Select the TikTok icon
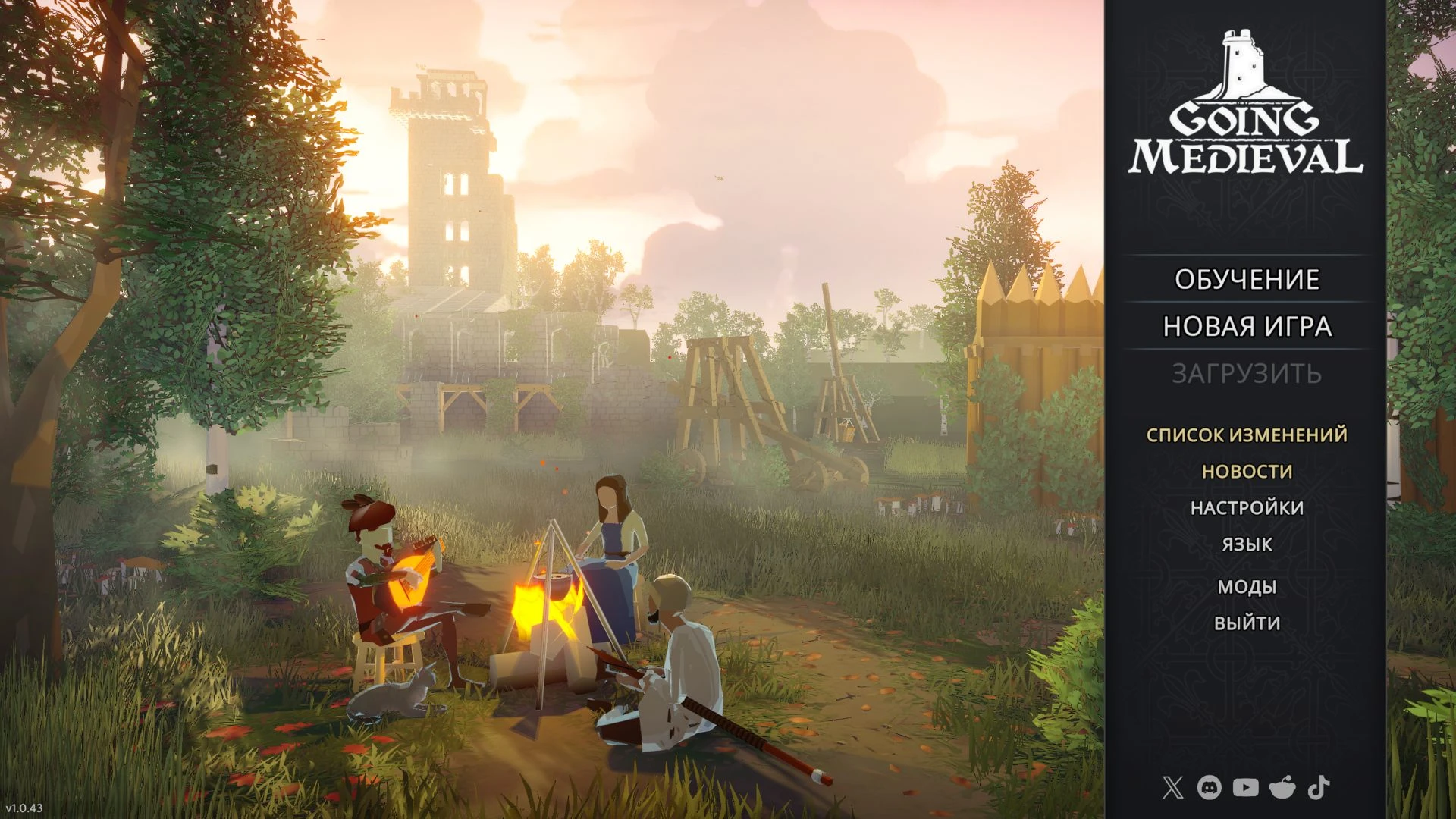This screenshot has height=819, width=1456. coord(1319,788)
